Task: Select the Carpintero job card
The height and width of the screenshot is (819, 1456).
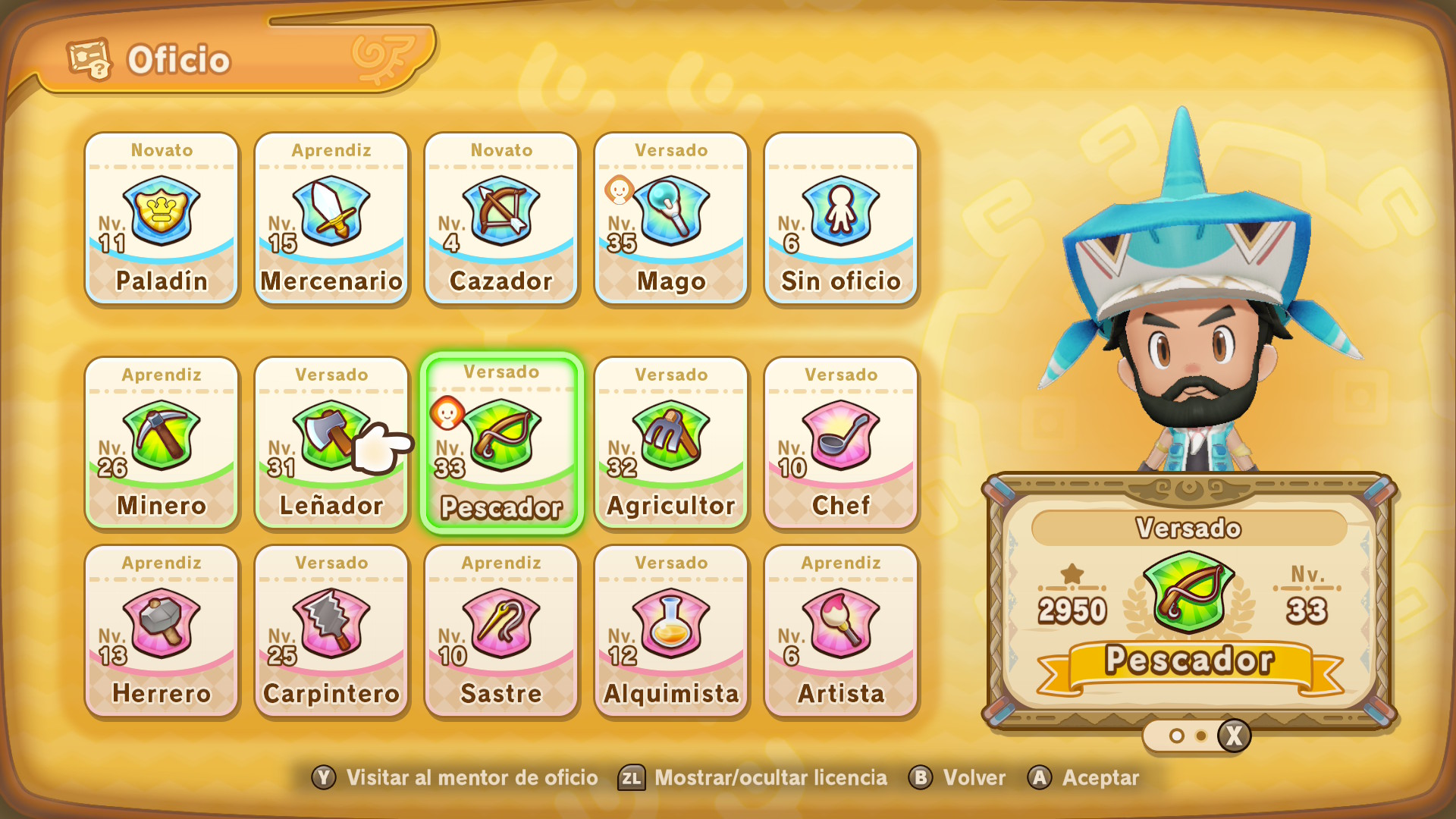Action: coord(331,631)
